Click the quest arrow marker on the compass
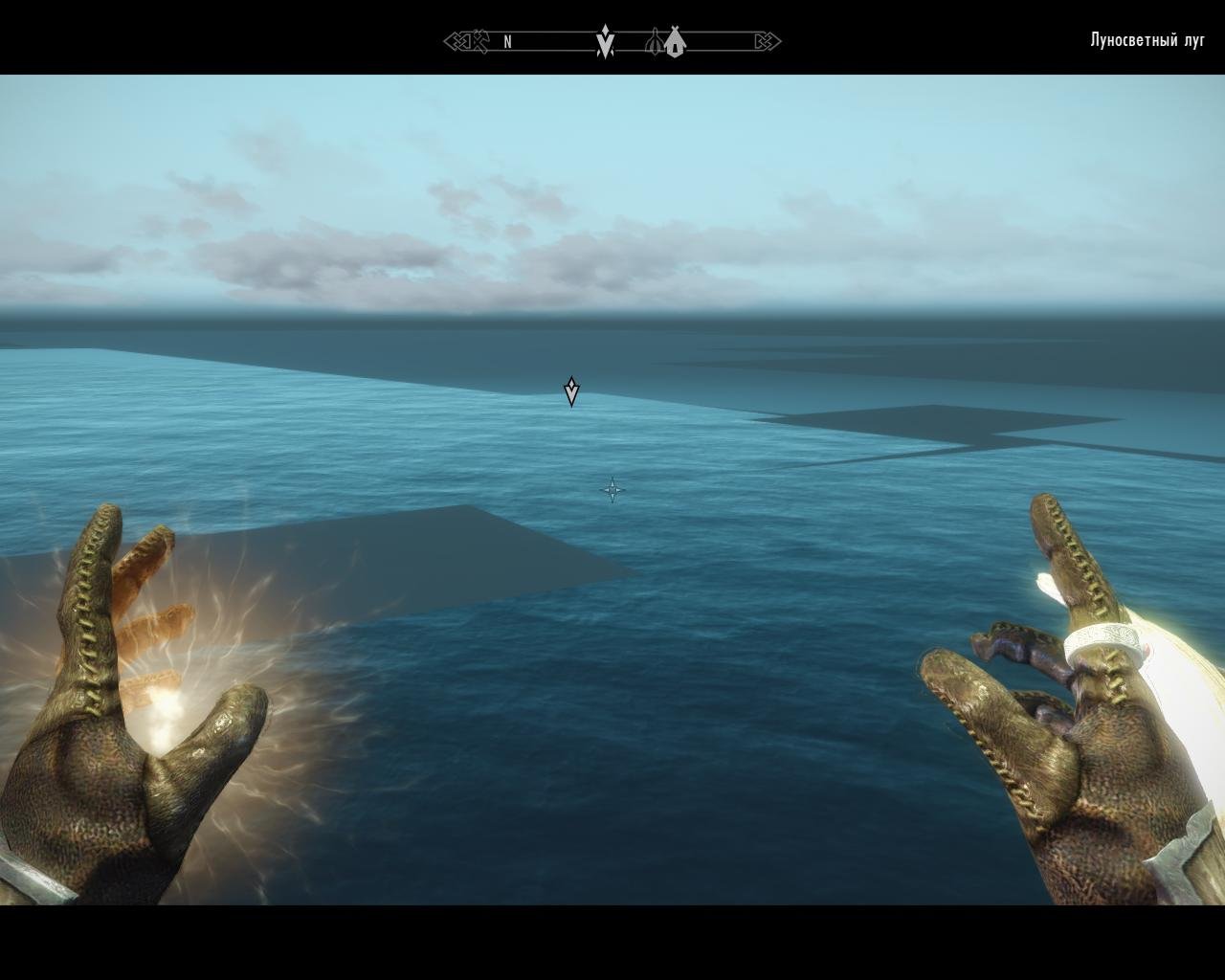Screen dimensions: 1225x980 pos(605,42)
